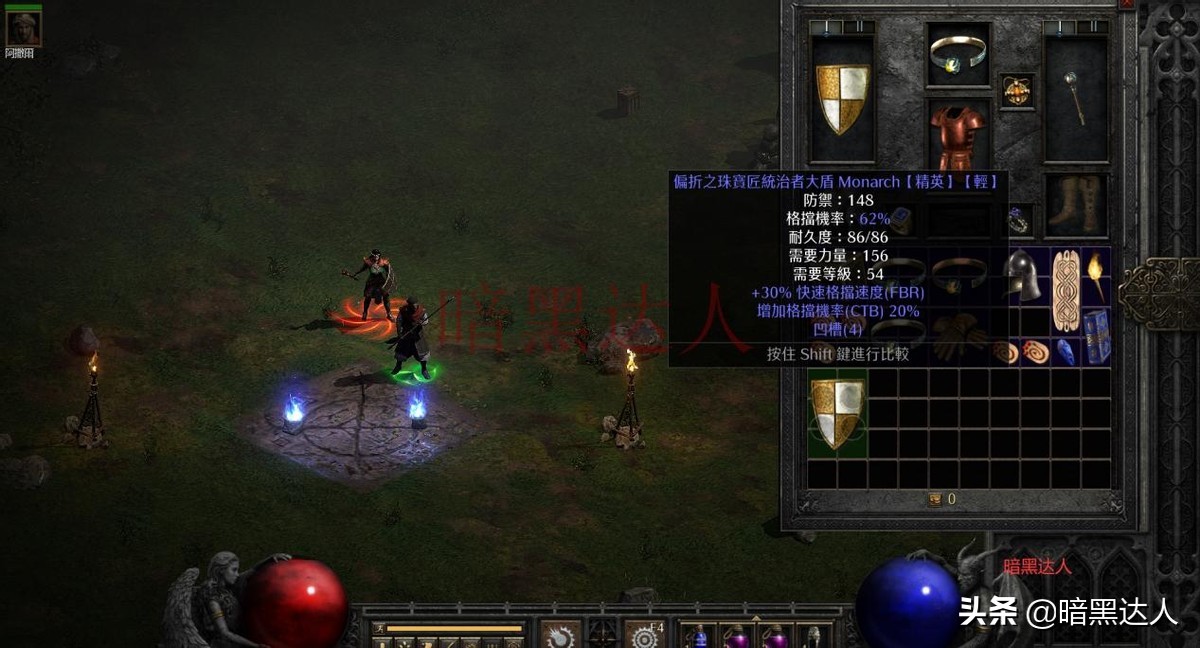Click the equipped boots slot

1076,205
